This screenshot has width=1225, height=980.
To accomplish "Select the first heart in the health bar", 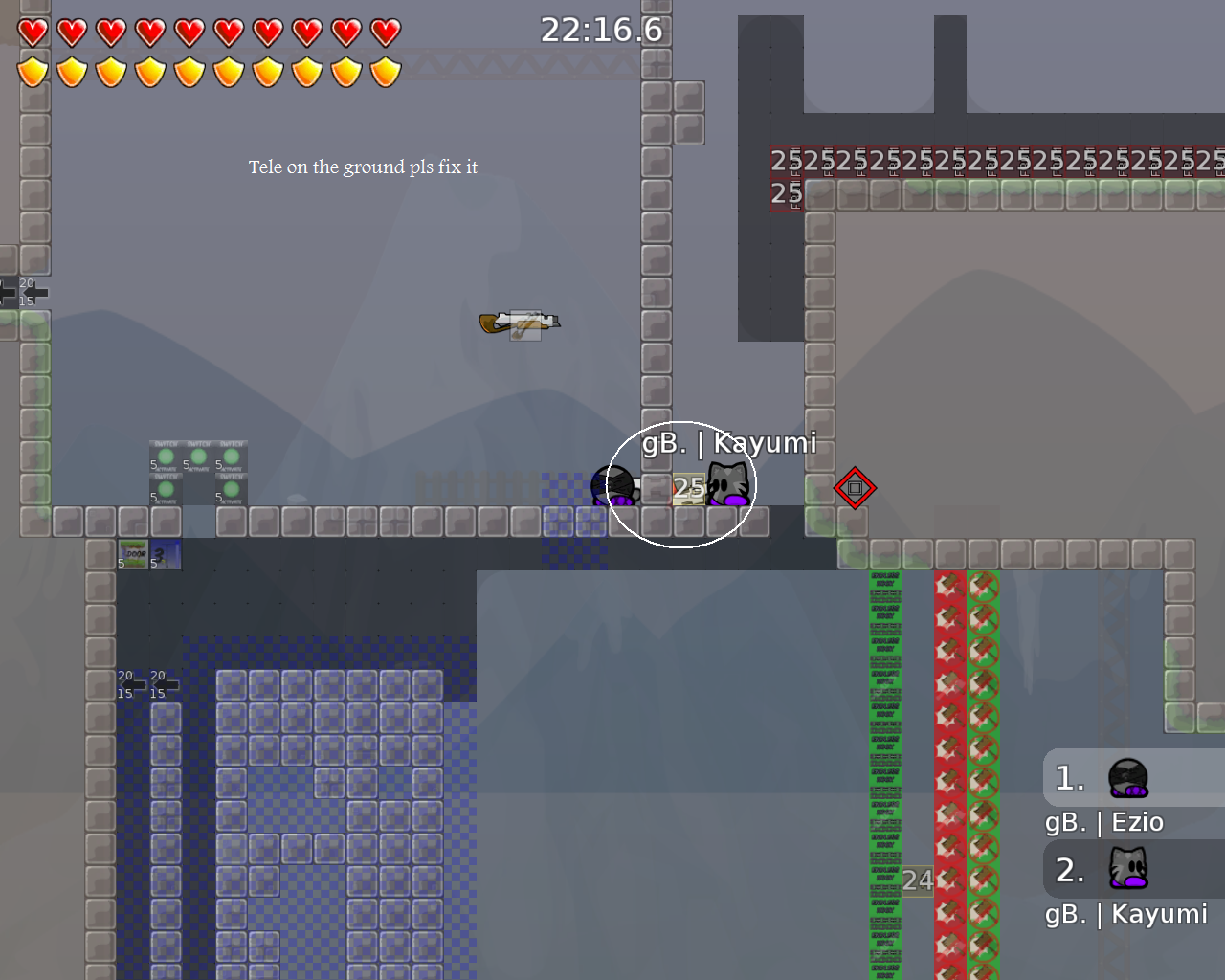I will tap(32, 31).
